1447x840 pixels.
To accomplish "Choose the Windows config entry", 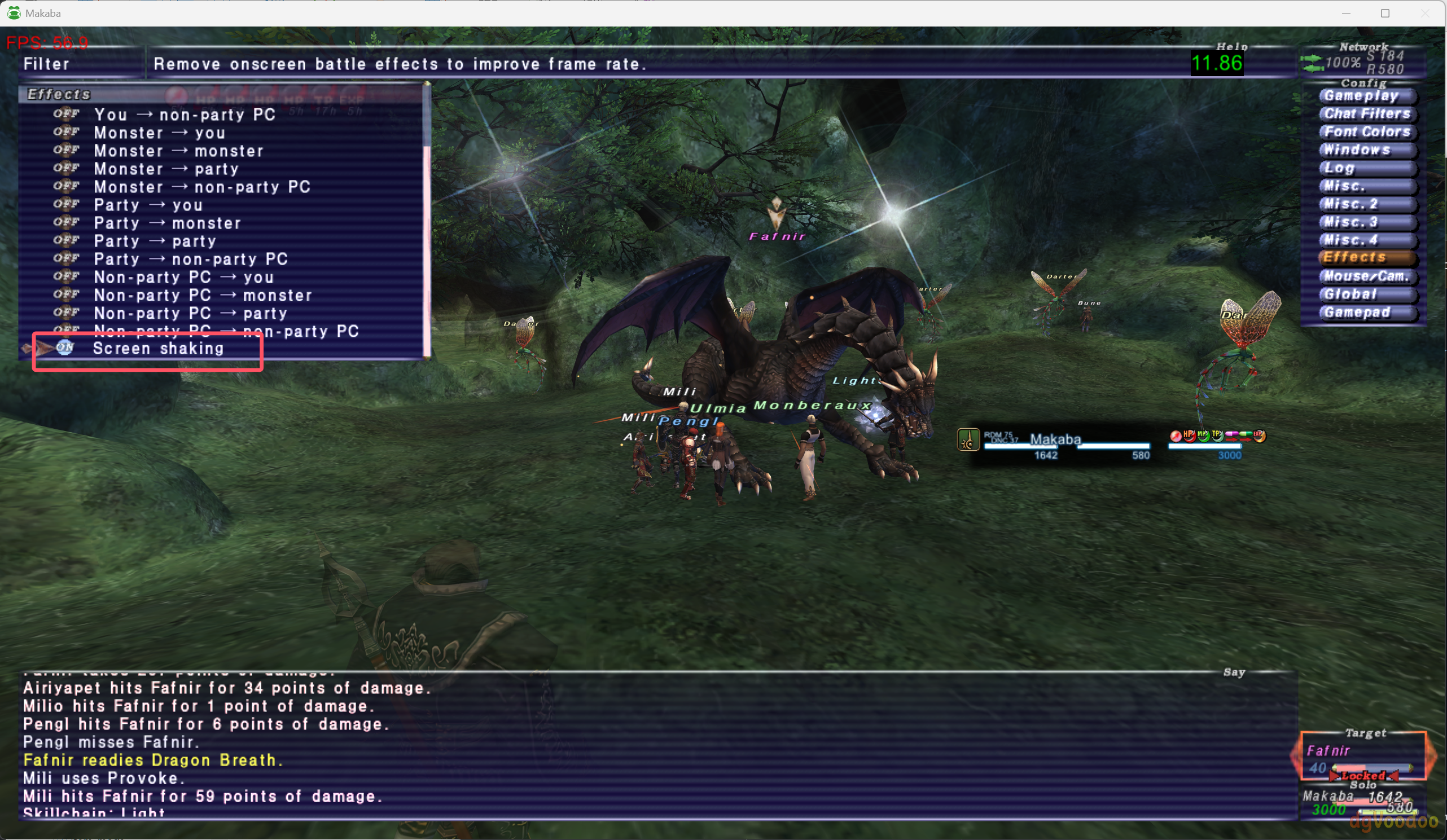I will (1366, 150).
